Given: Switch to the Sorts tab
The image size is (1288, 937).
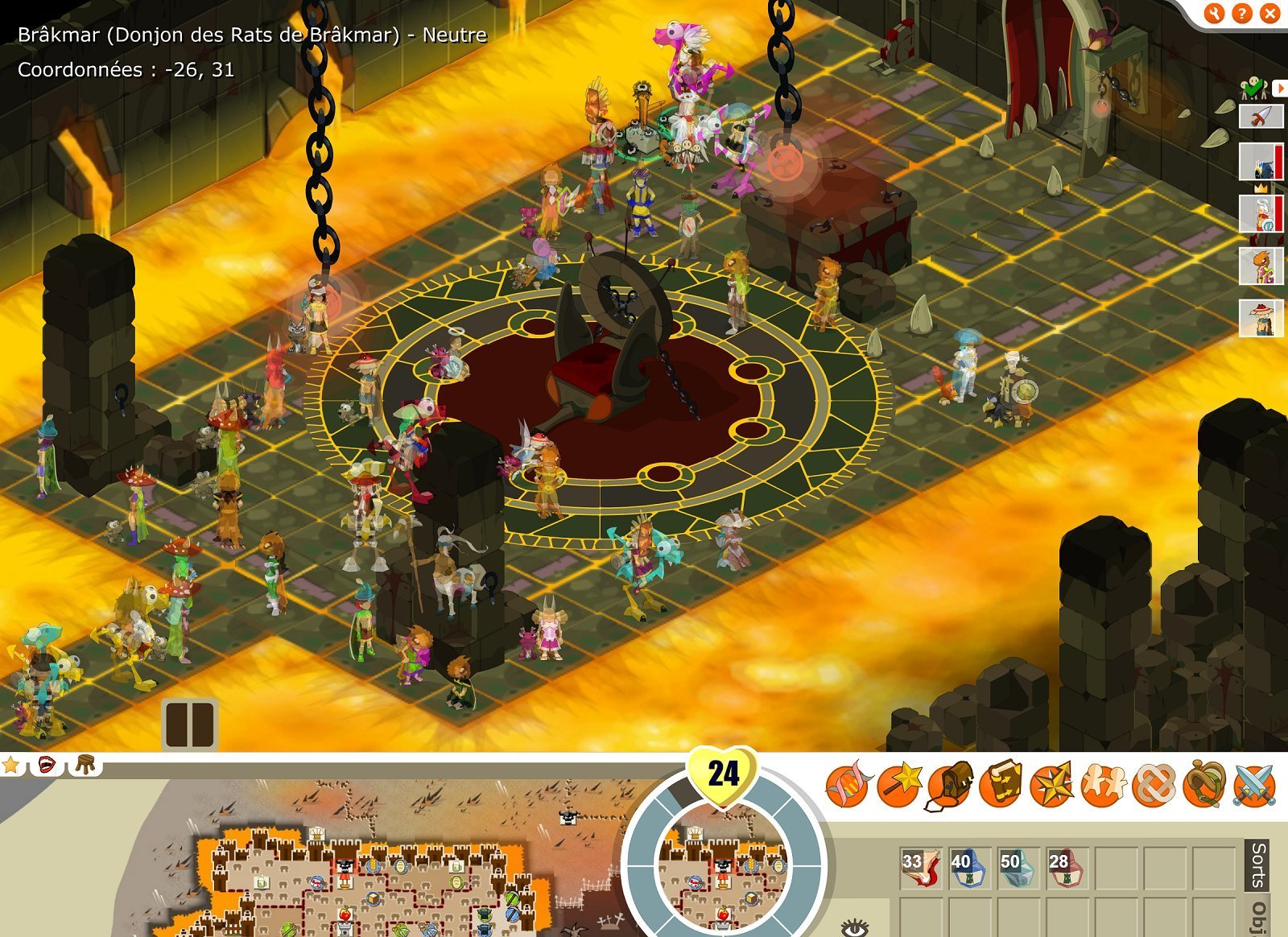Looking at the screenshot, I should [x=1258, y=865].
